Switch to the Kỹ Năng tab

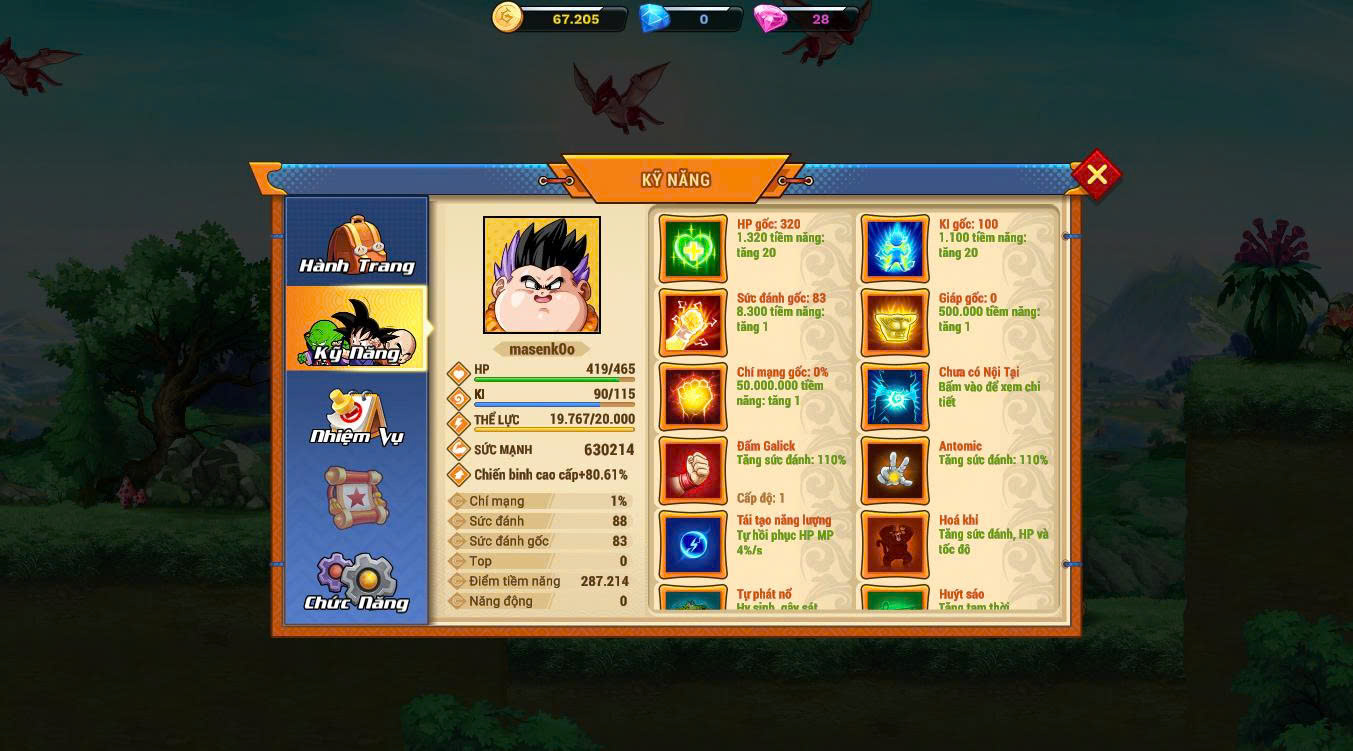pos(357,329)
